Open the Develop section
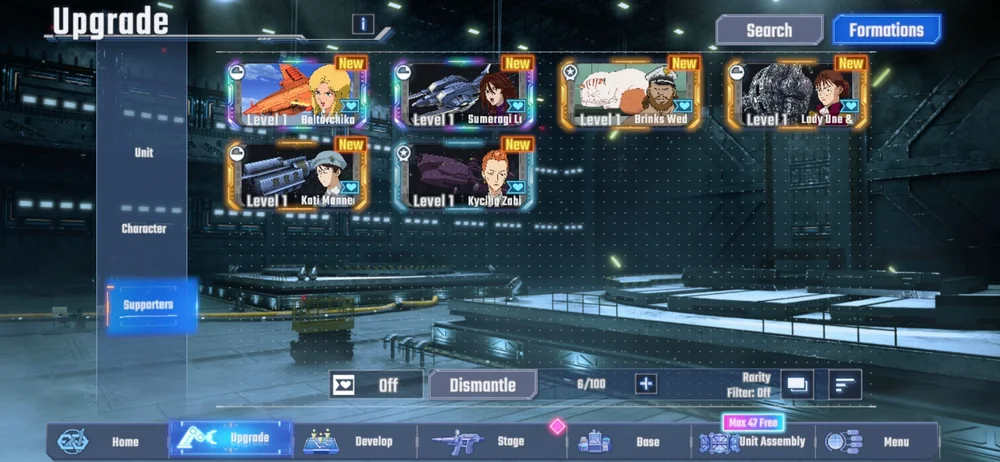The width and height of the screenshot is (1000, 462). click(355, 441)
